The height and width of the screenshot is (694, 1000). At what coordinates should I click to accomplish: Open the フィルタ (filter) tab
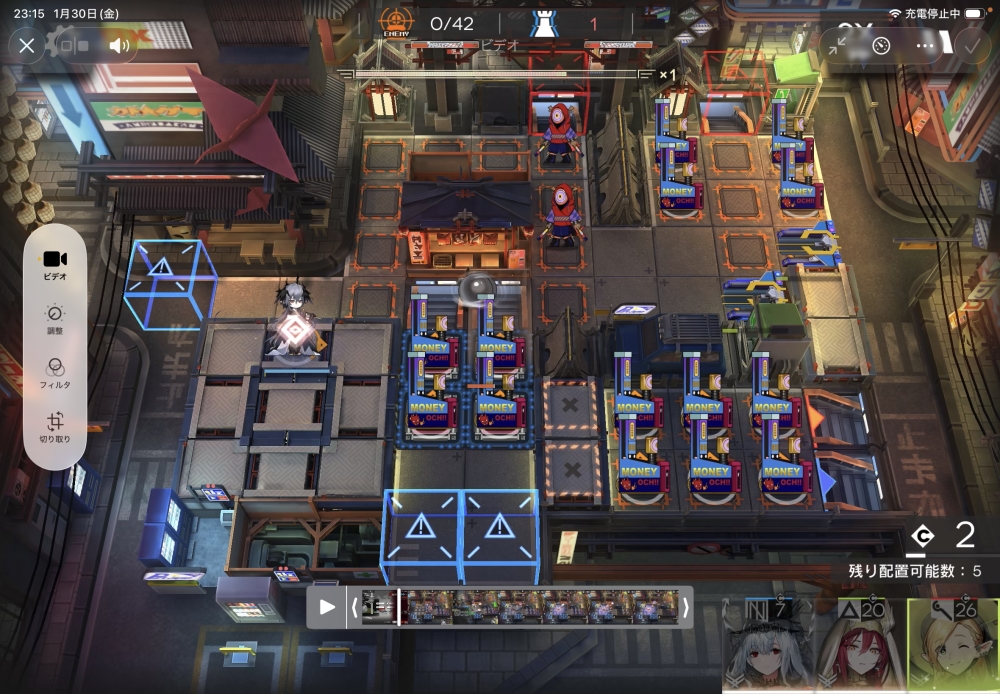(x=55, y=373)
